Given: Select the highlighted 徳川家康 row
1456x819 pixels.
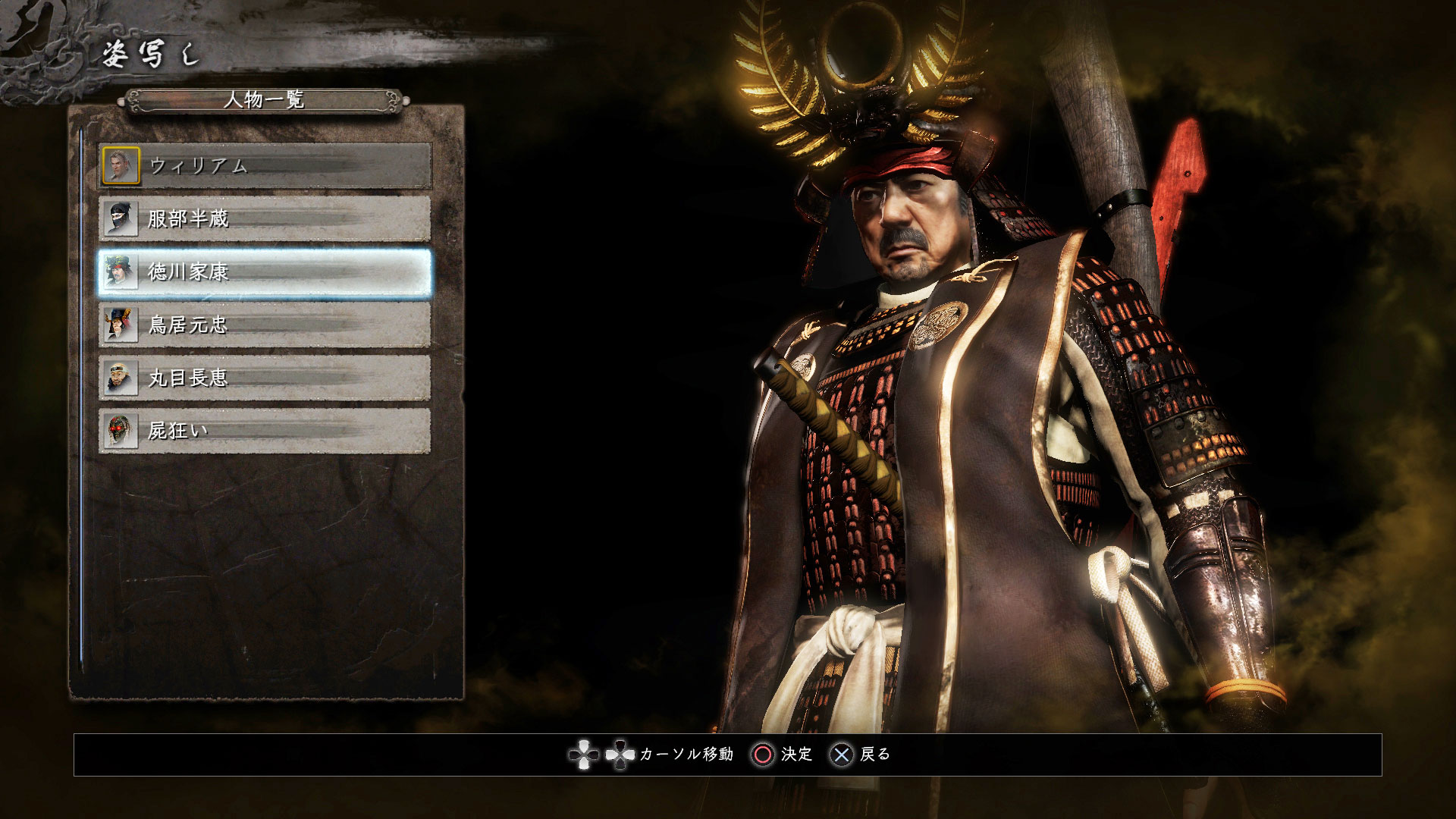Looking at the screenshot, I should 265,272.
